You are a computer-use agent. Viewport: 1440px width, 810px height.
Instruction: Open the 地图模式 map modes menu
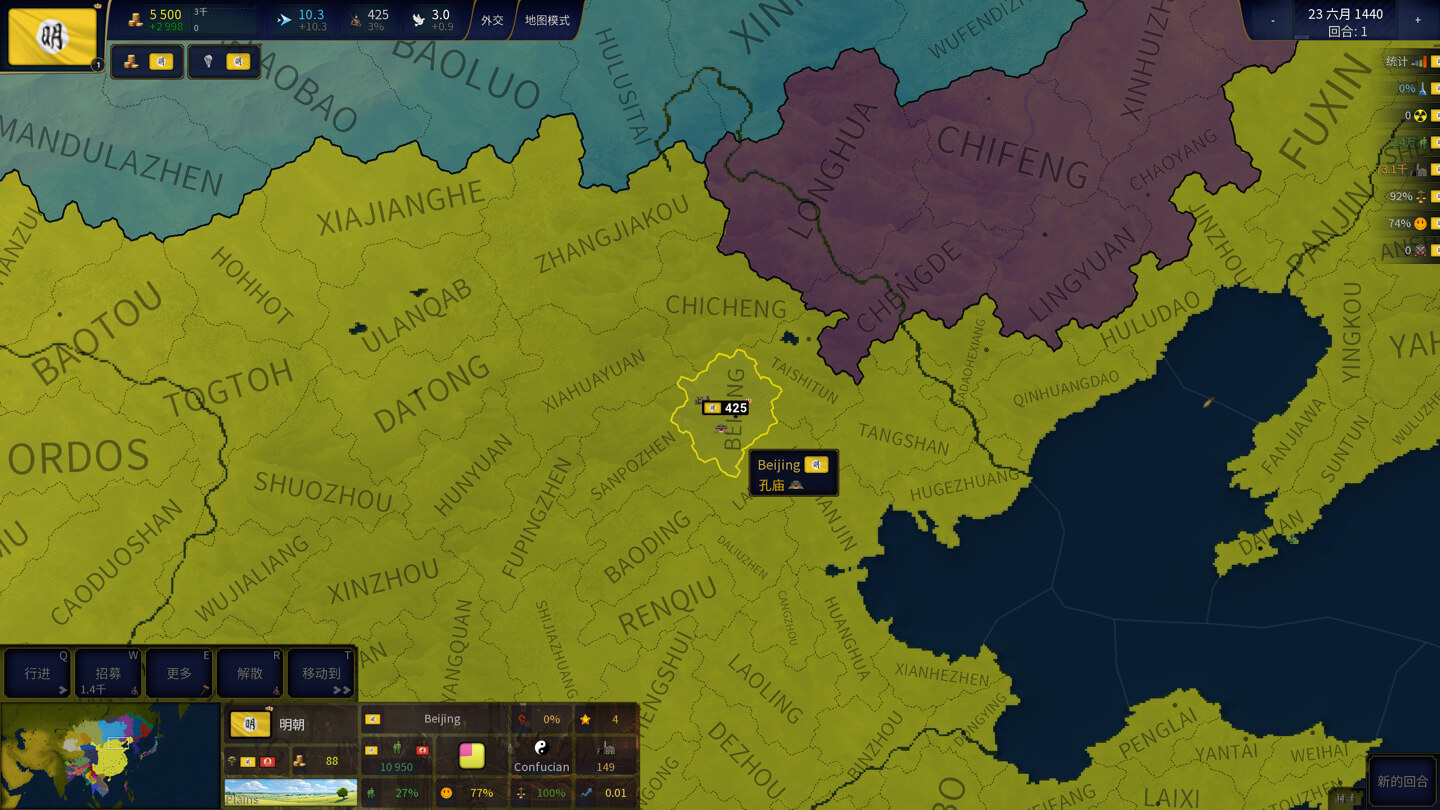(545, 18)
